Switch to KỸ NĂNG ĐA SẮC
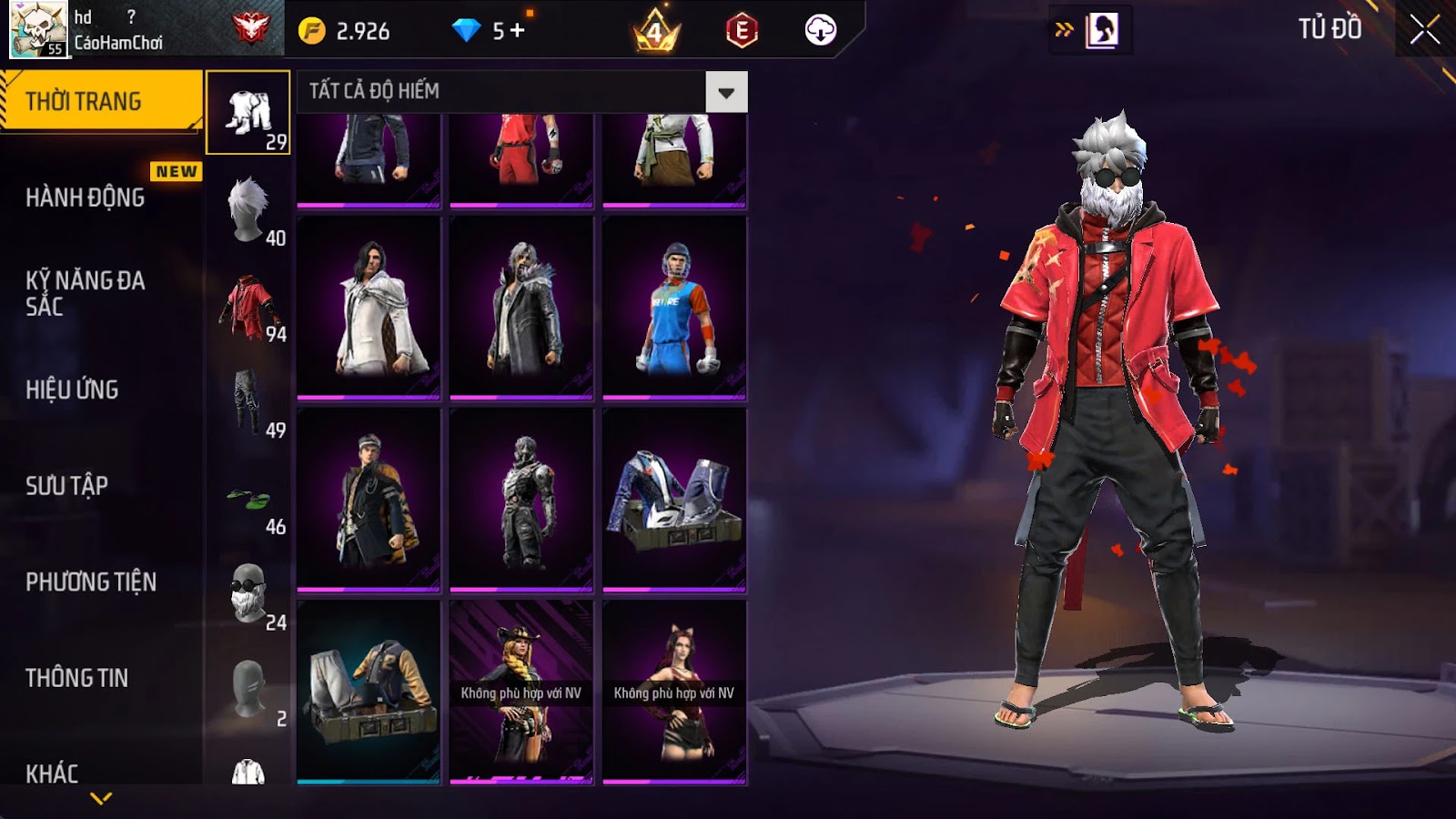This screenshot has width=1456, height=819. point(86,293)
